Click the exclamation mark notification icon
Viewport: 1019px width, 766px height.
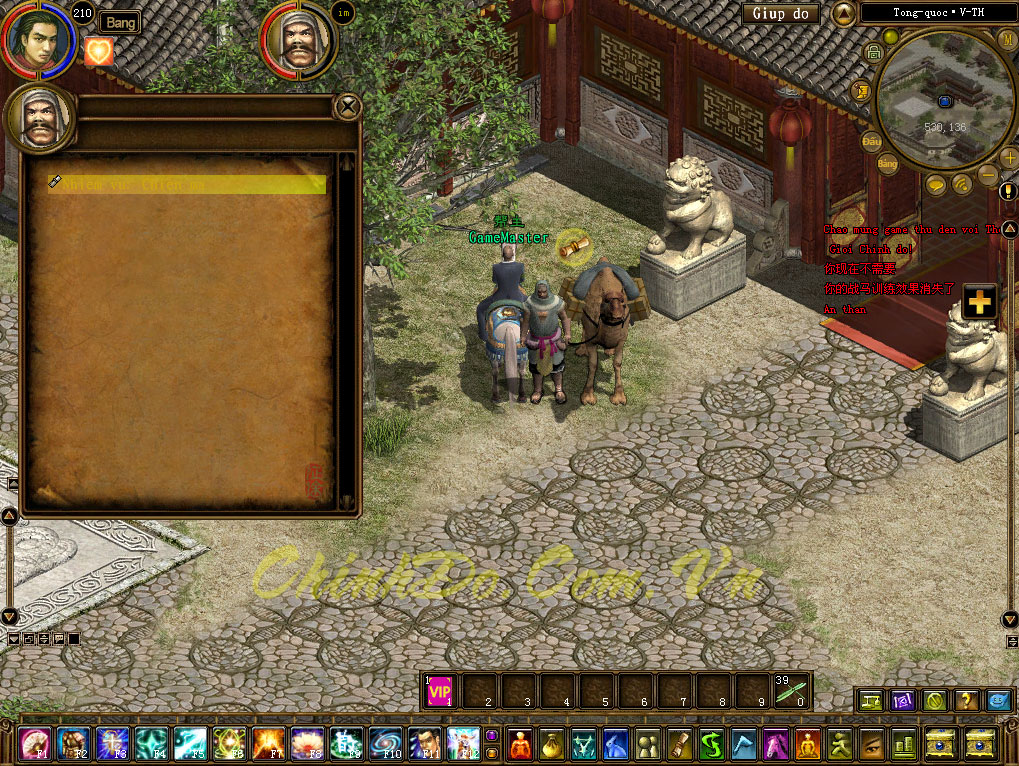(1008, 190)
